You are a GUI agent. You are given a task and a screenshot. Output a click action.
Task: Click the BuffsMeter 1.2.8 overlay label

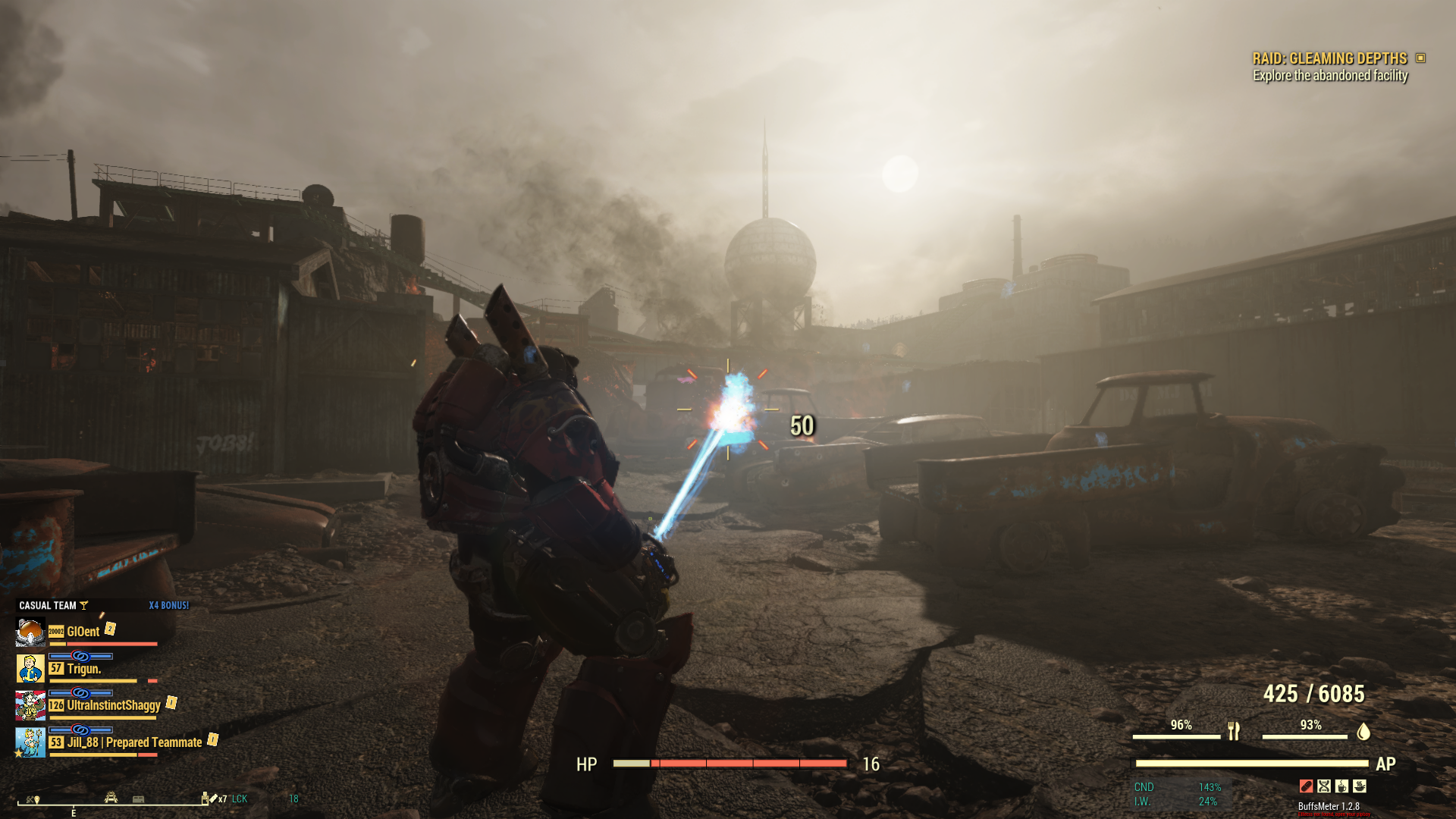pyautogui.click(x=1328, y=806)
